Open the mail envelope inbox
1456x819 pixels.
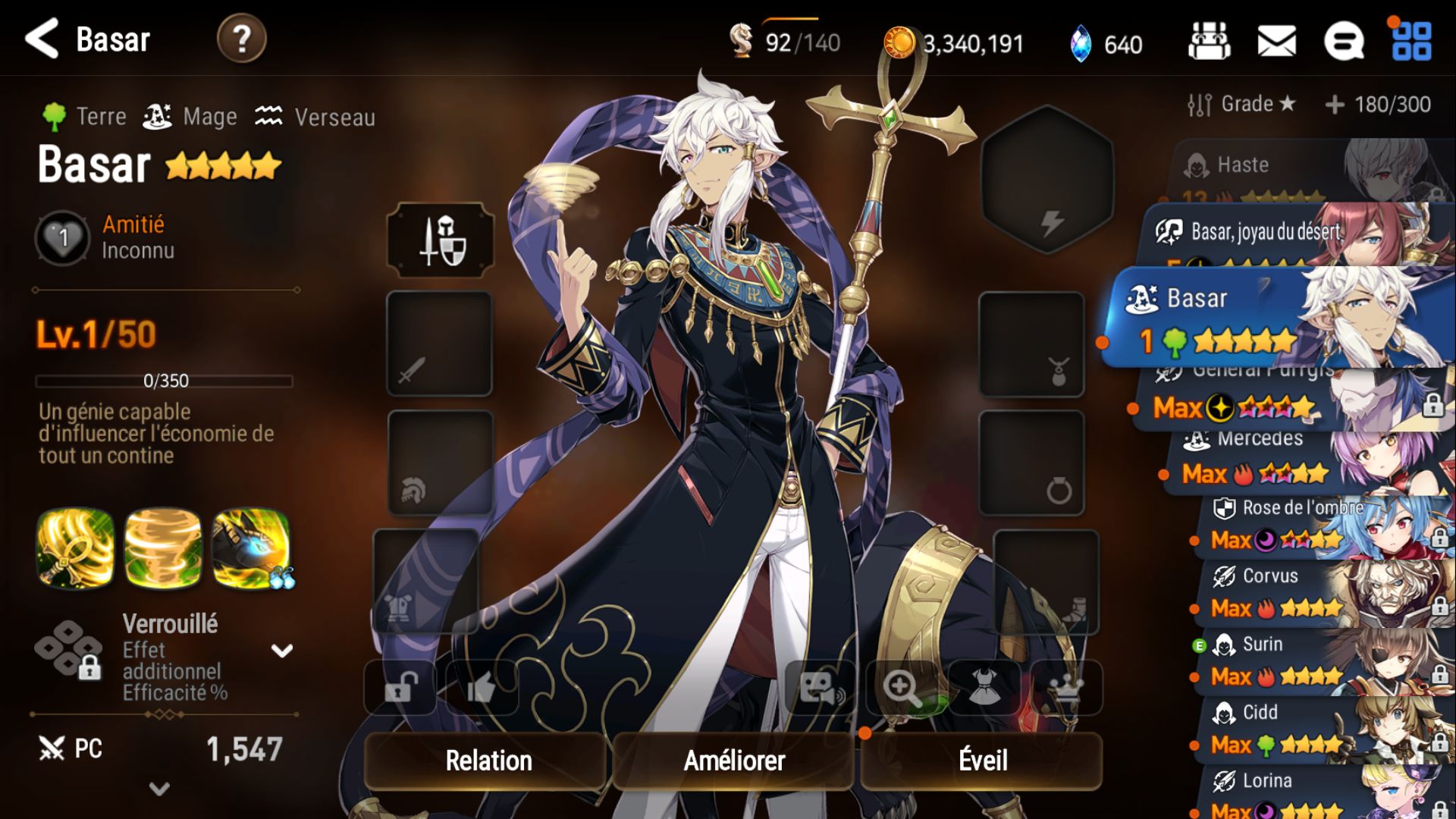[x=1276, y=41]
